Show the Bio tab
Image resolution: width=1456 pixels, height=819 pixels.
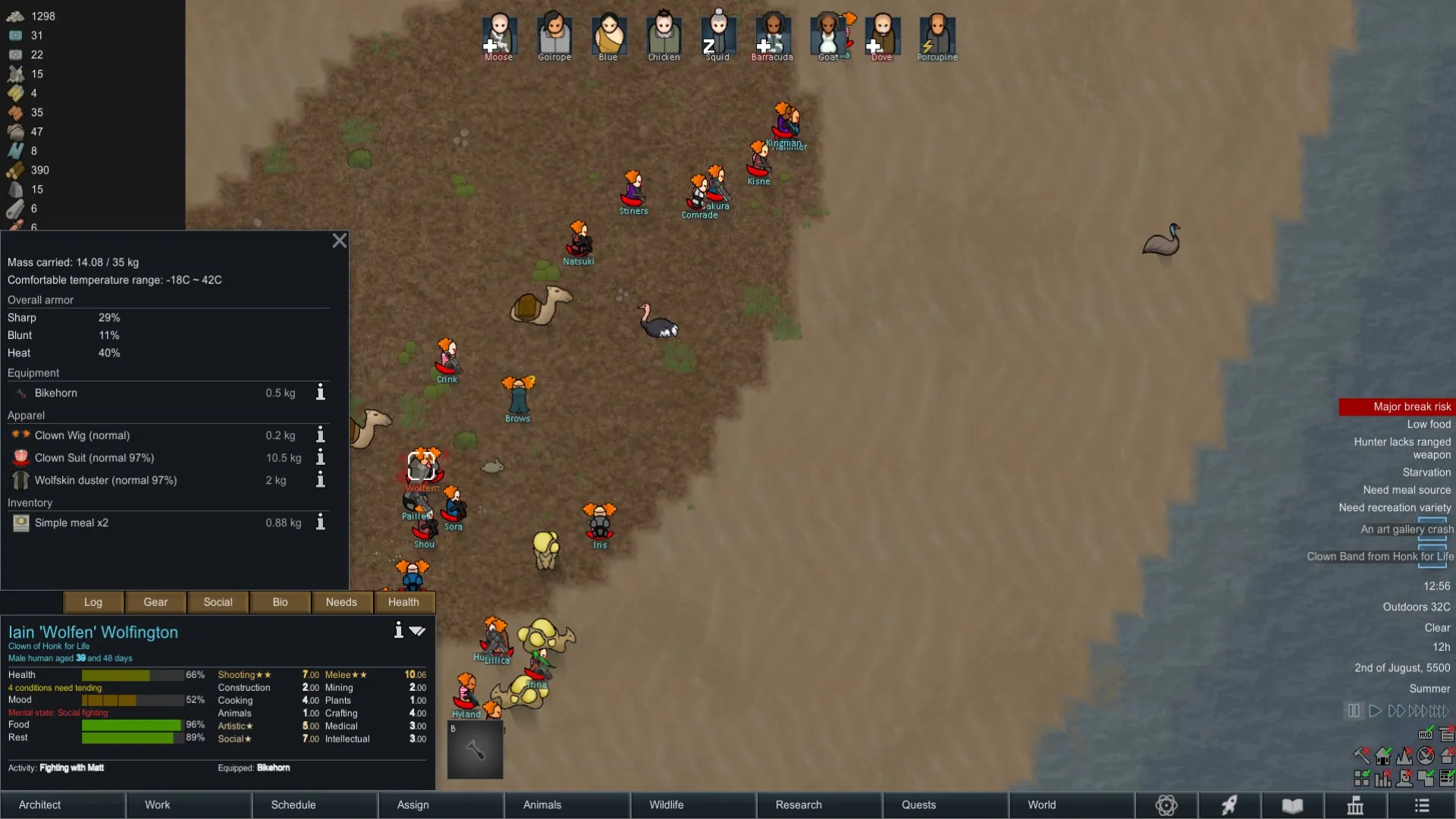click(x=280, y=602)
